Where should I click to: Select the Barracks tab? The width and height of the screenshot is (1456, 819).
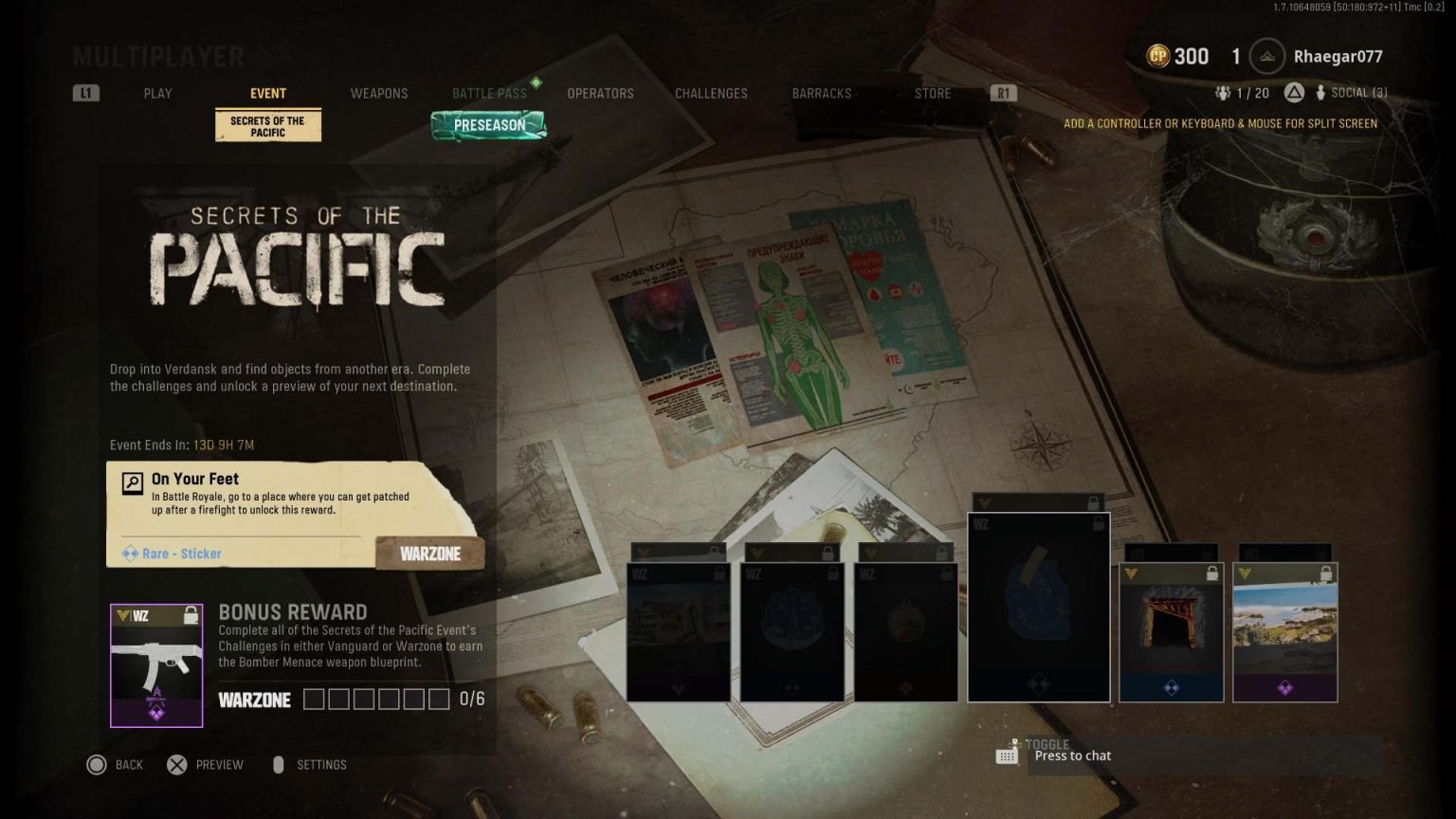pos(821,93)
